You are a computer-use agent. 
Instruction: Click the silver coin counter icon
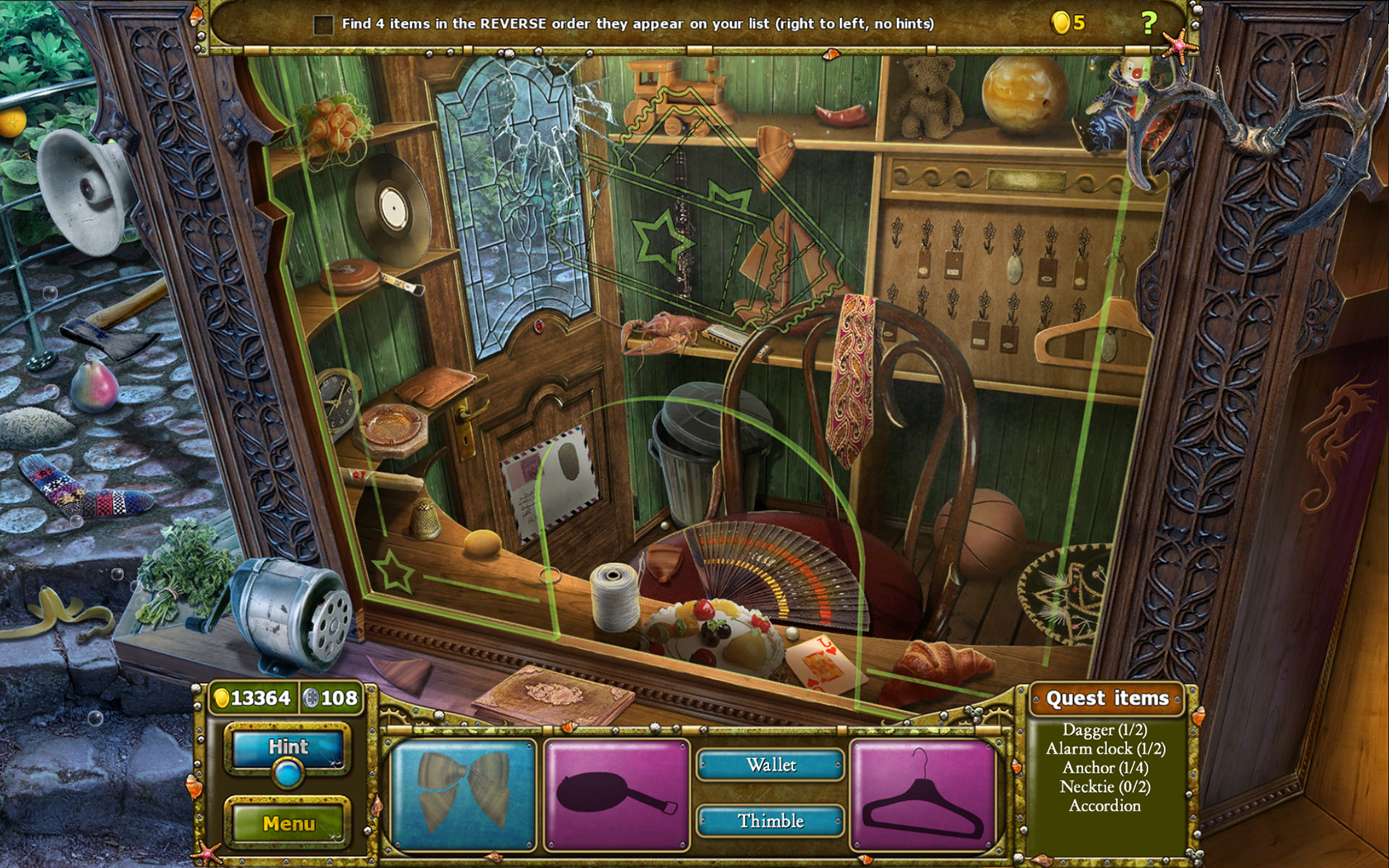tap(312, 698)
